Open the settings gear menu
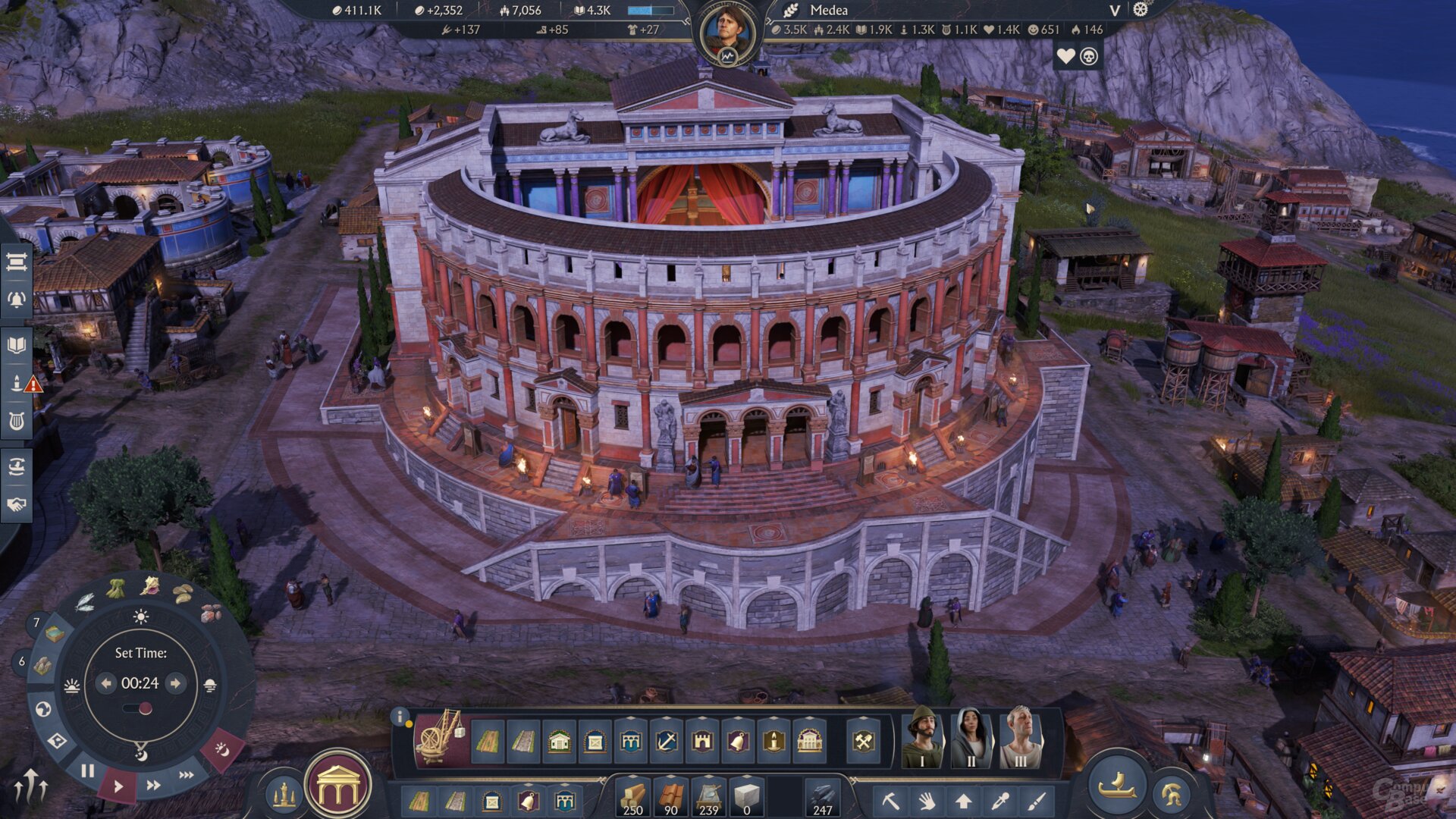The height and width of the screenshot is (819, 1456). pos(1141,10)
